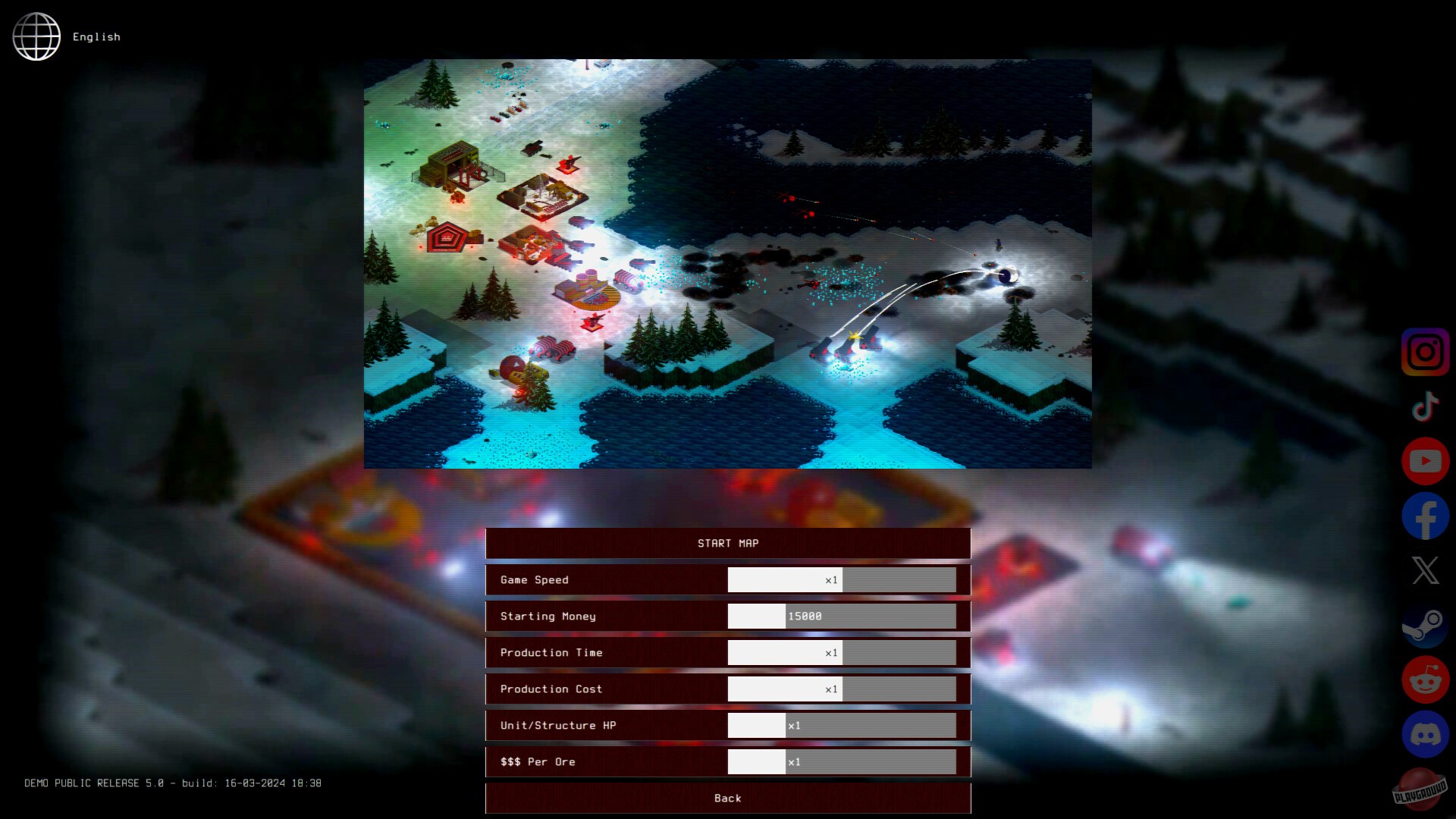The width and height of the screenshot is (1456, 819).
Task: Click the Starting Money value field
Action: coord(842,616)
